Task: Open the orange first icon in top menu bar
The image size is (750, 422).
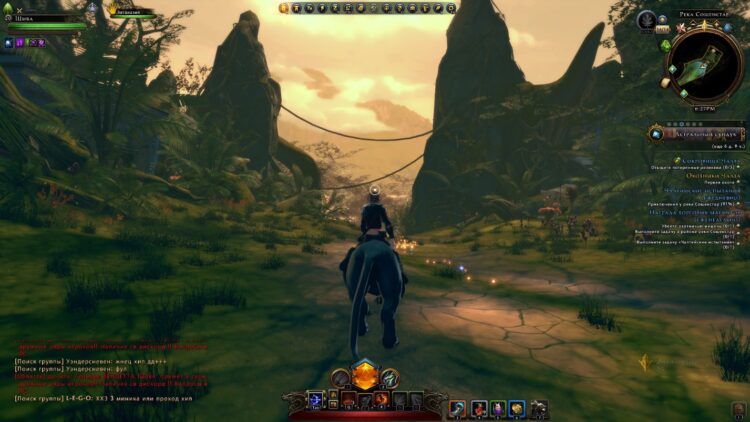Action: click(284, 8)
